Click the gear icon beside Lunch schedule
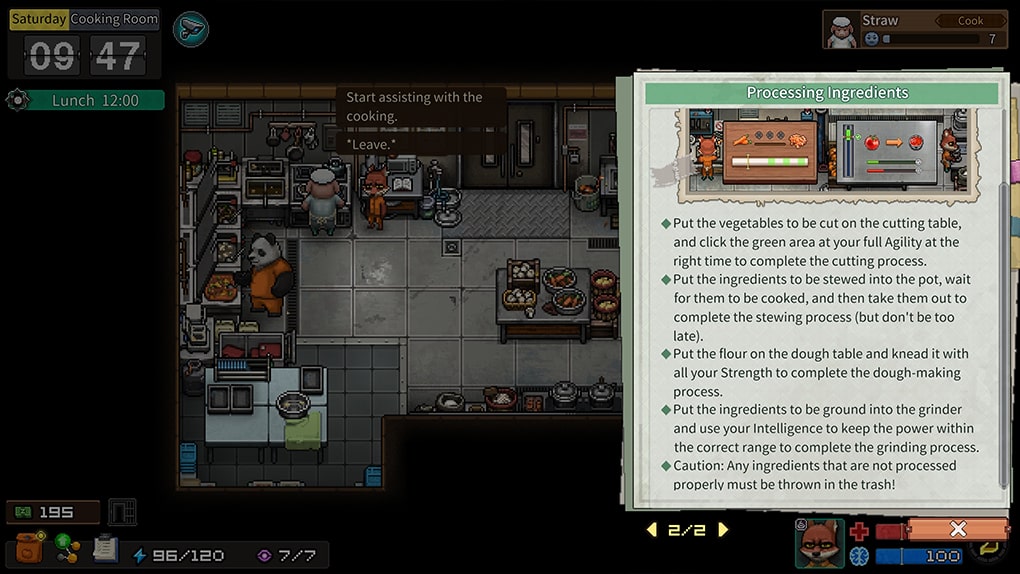 coord(16,100)
